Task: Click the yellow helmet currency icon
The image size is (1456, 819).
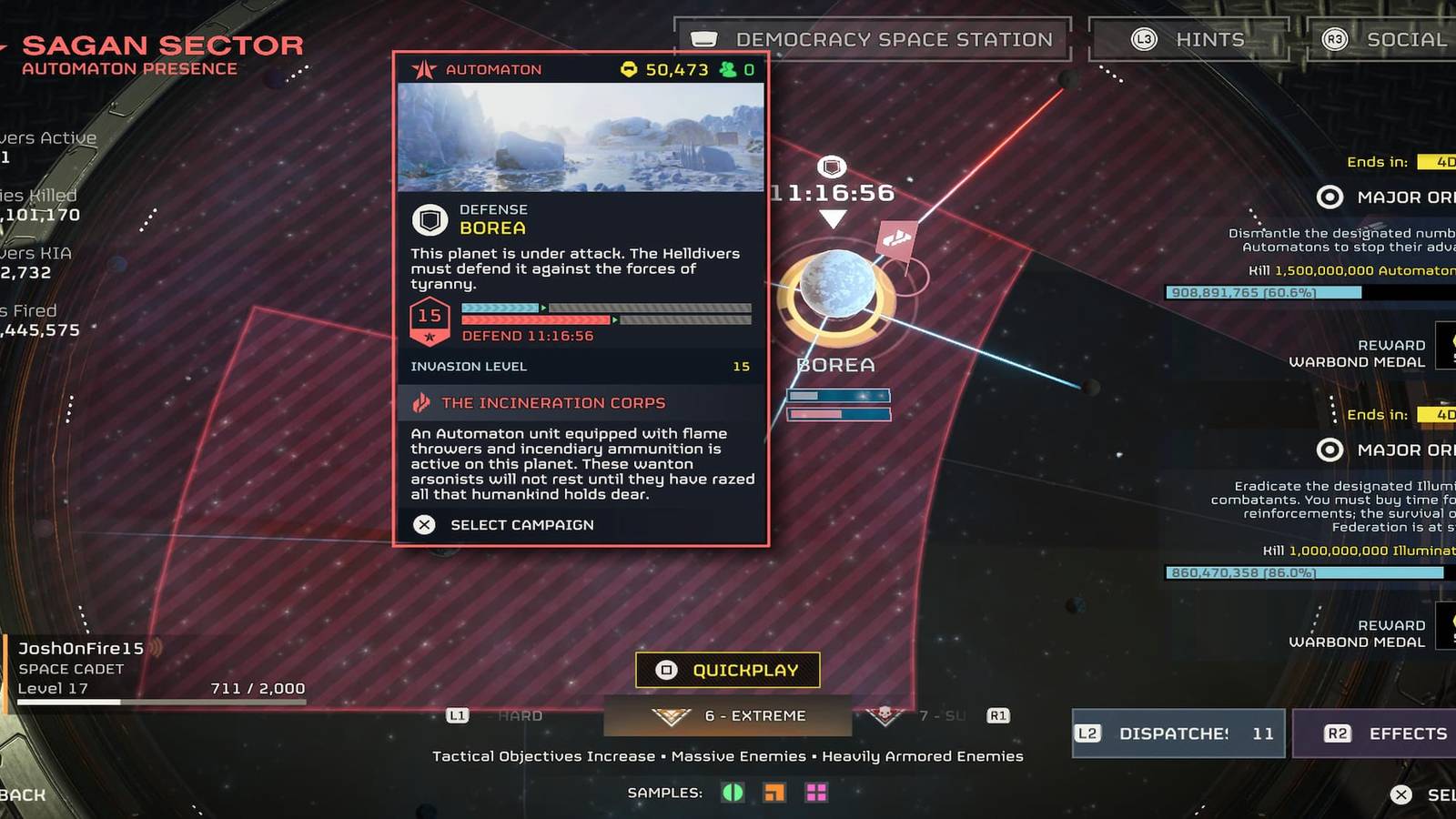Action: click(629, 67)
